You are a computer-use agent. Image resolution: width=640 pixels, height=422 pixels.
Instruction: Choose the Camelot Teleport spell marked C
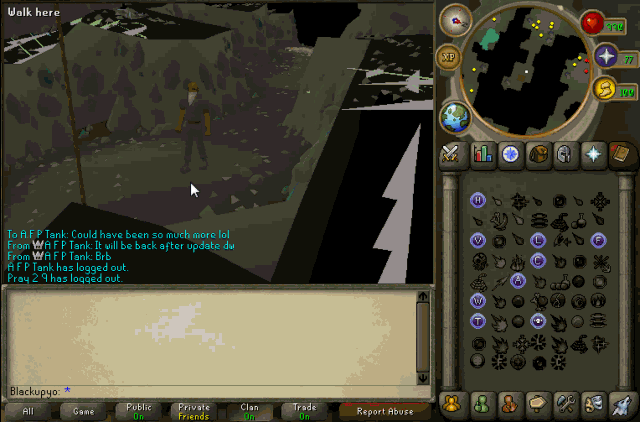538,261
